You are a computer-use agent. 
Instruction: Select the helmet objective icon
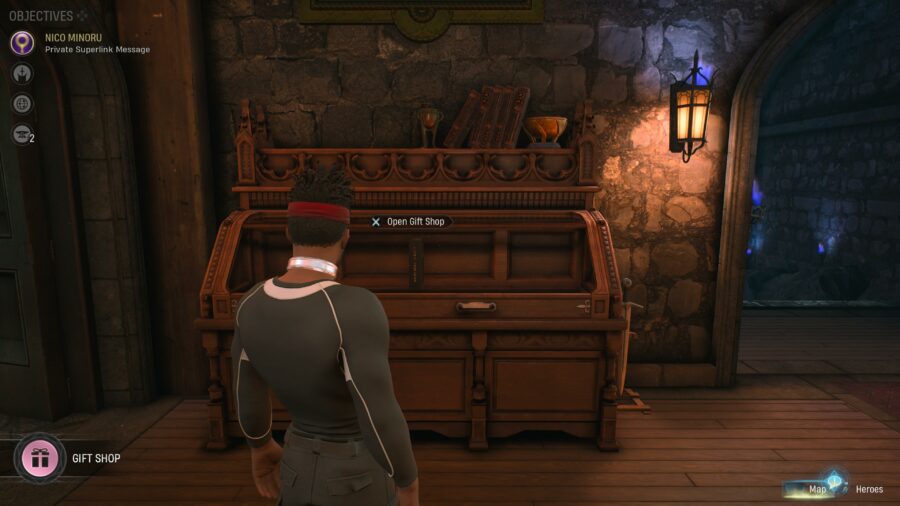pos(22,74)
